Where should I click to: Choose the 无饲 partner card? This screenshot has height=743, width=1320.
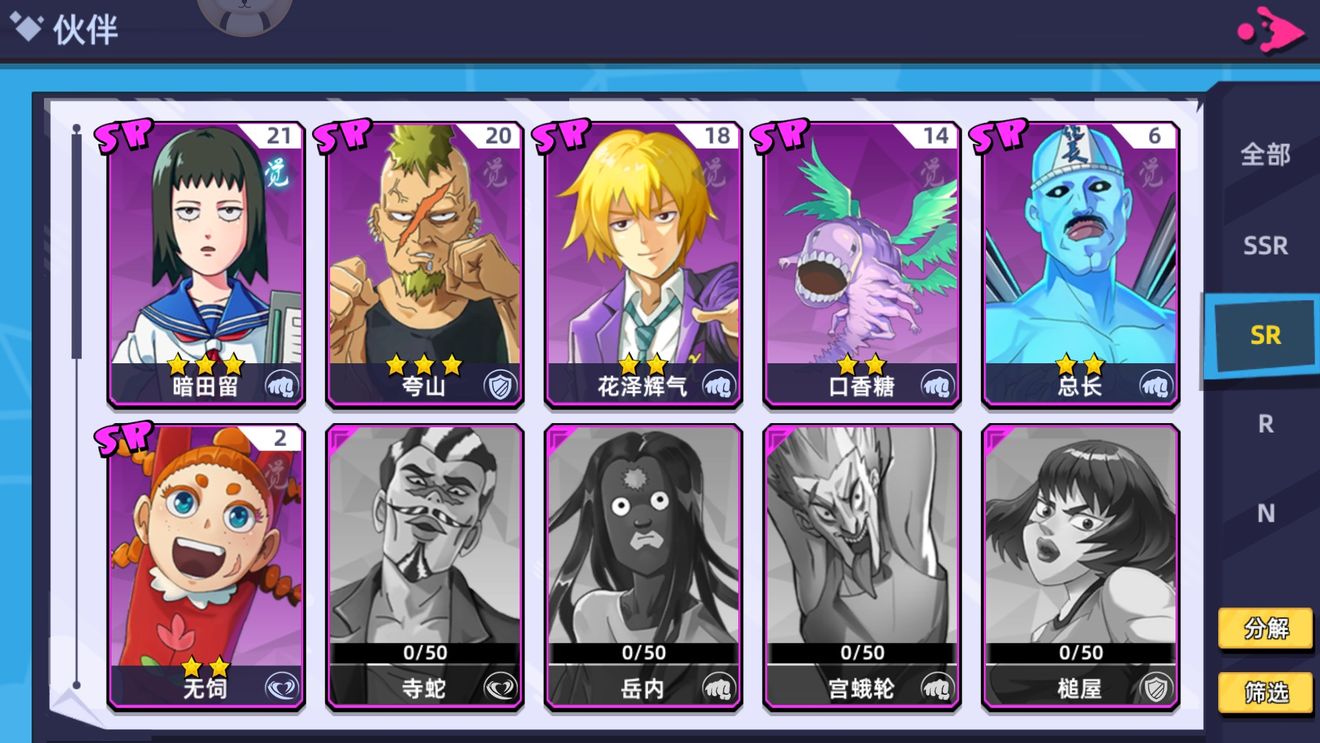click(206, 567)
